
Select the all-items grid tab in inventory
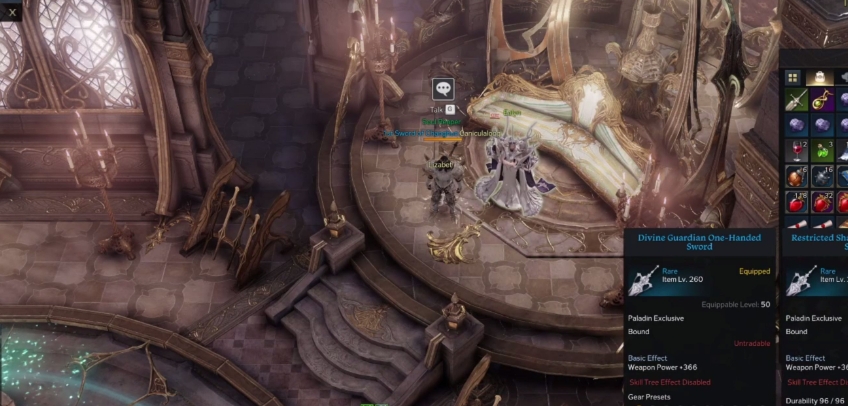[793, 77]
